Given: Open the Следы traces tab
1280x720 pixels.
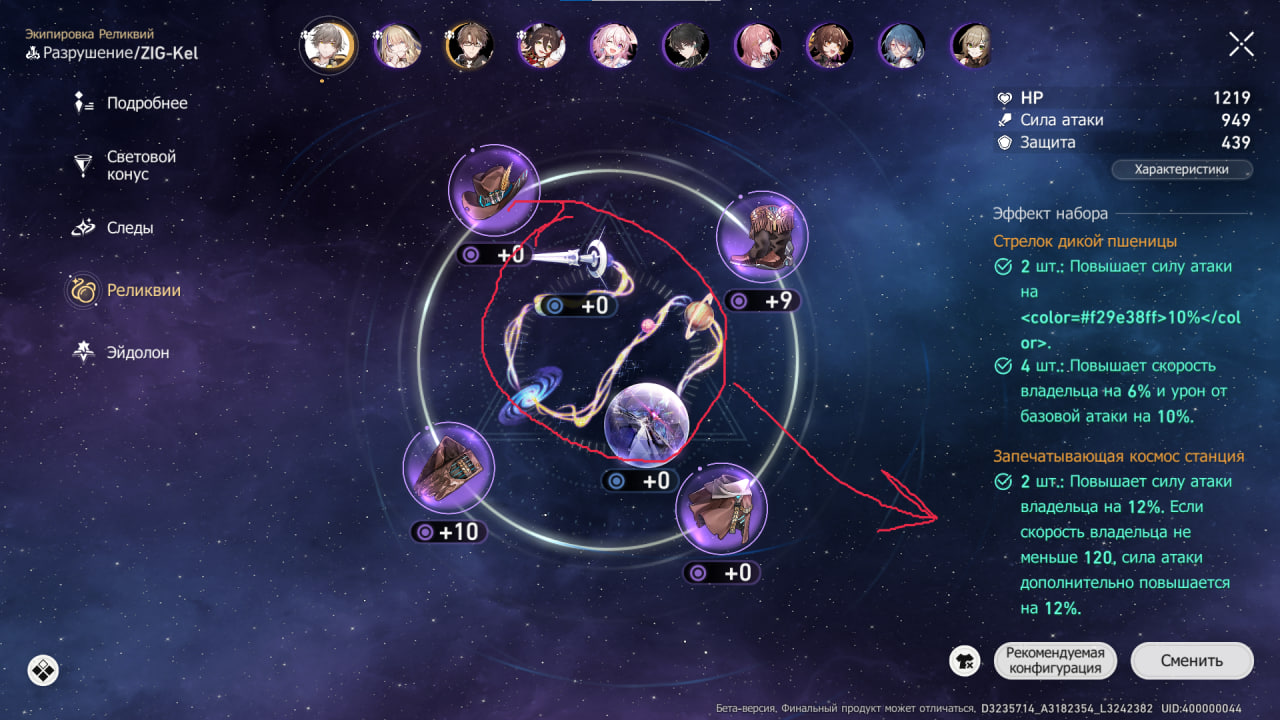Looking at the screenshot, I should pyautogui.click(x=130, y=228).
